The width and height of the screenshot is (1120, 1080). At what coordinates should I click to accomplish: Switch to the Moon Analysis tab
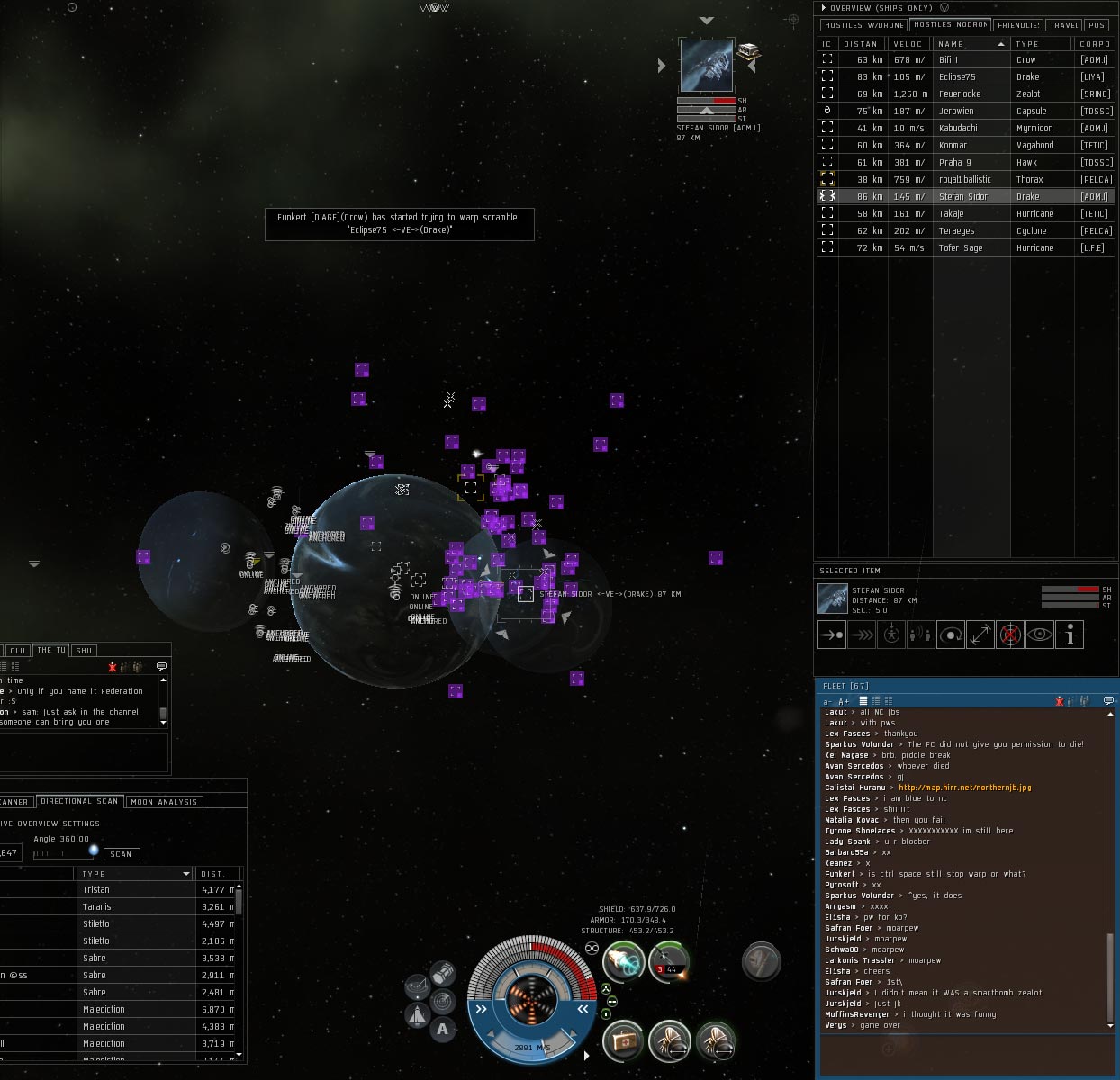tap(164, 802)
